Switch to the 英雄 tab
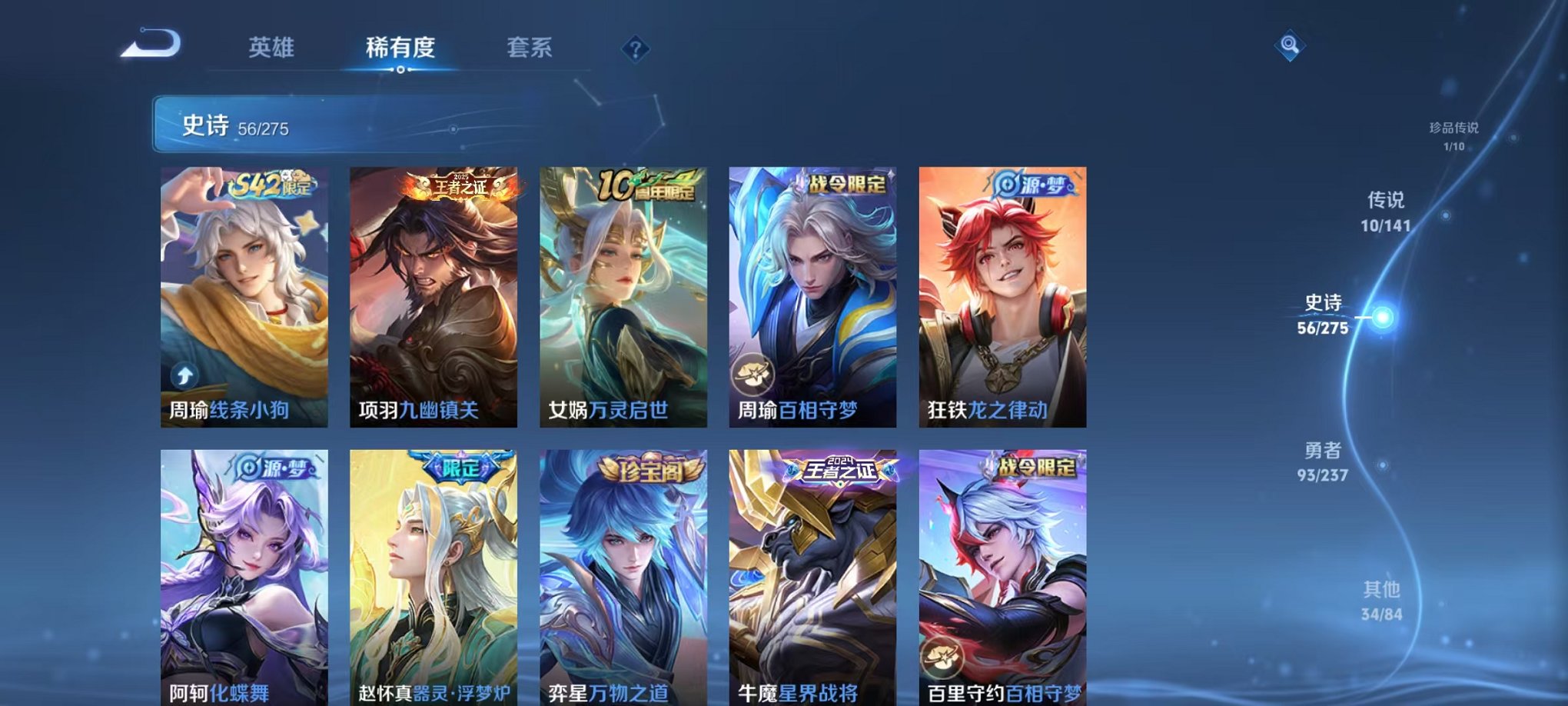This screenshot has width=1568, height=706. click(x=272, y=48)
